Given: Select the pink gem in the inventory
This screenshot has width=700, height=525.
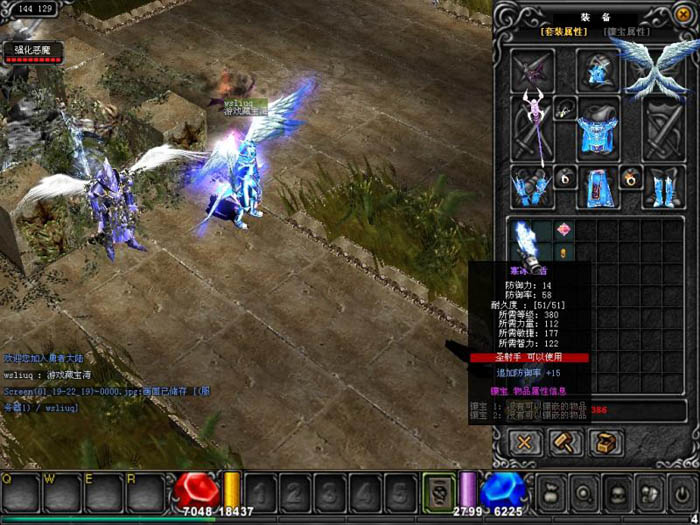Looking at the screenshot, I should [563, 231].
